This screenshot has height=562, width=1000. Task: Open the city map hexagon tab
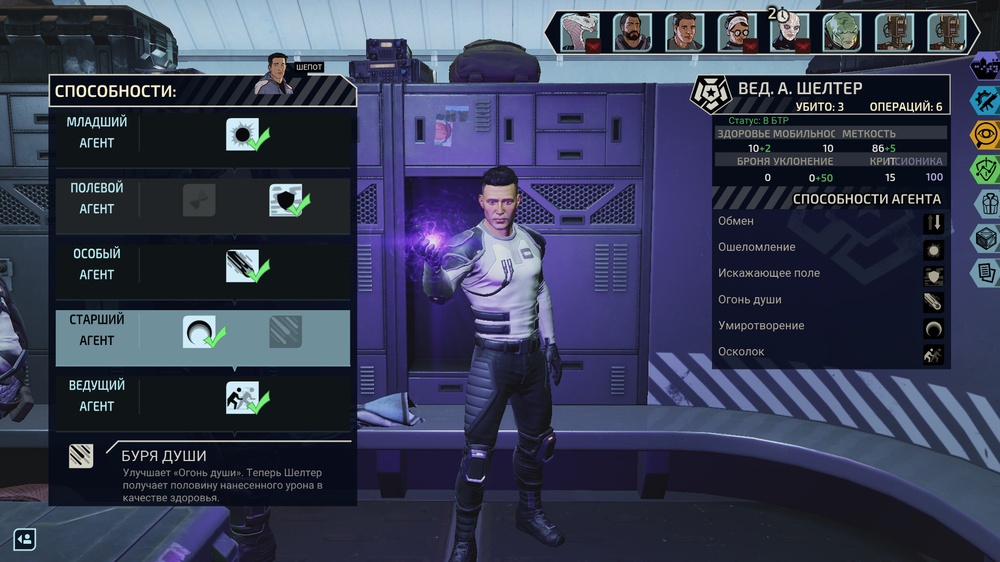[985, 66]
